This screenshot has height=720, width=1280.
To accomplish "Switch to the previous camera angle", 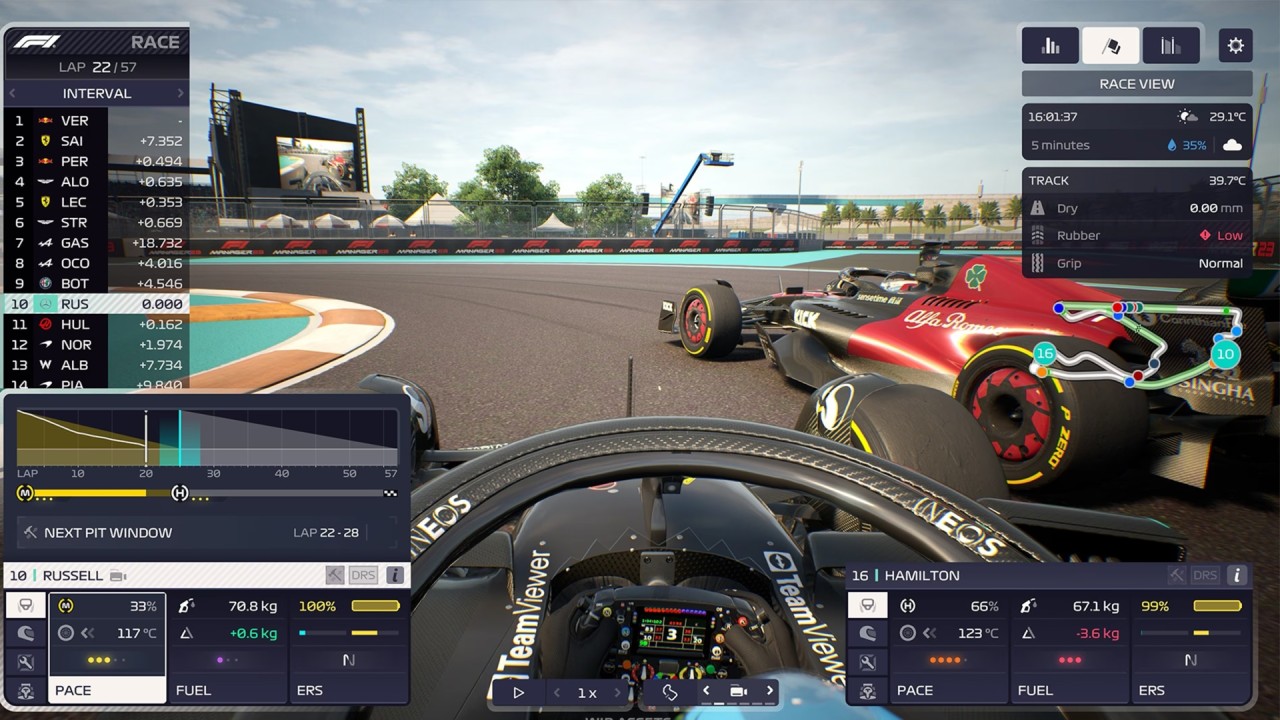I will pyautogui.click(x=706, y=691).
